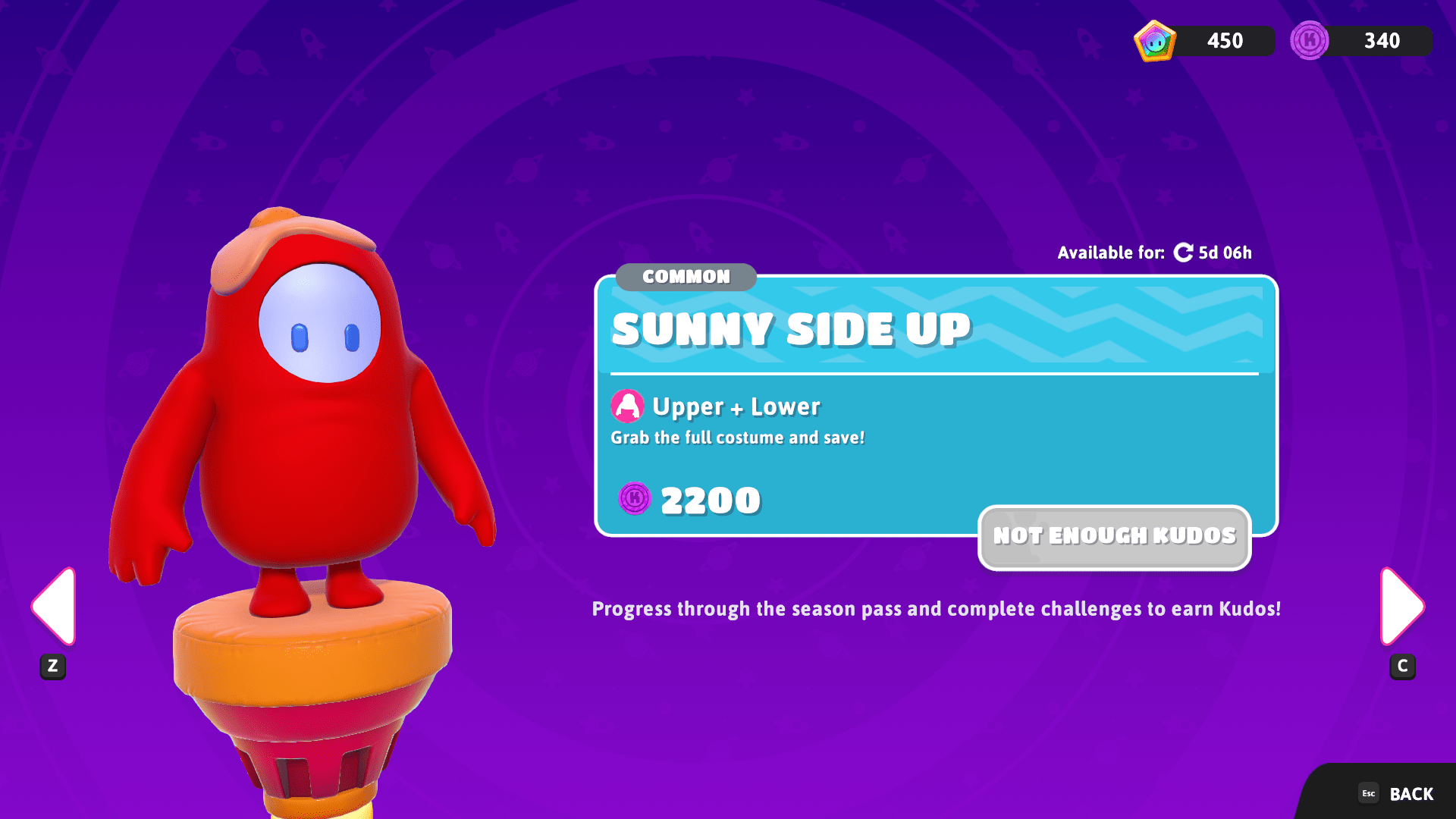Click the COMMON rarity badge
Screen dimensions: 1456x819
click(x=685, y=277)
